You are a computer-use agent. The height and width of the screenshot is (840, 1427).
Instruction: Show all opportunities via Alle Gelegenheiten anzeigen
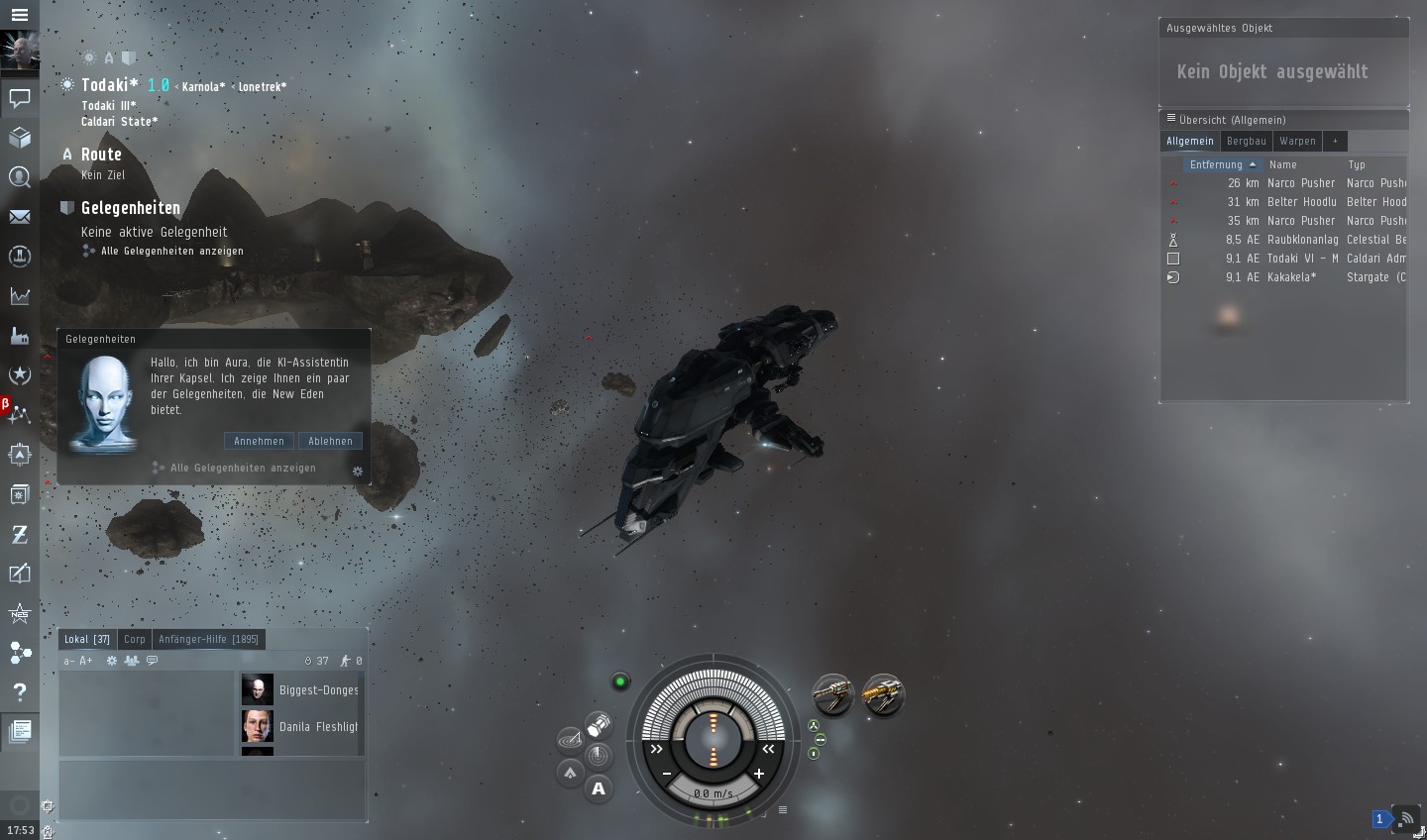click(171, 251)
